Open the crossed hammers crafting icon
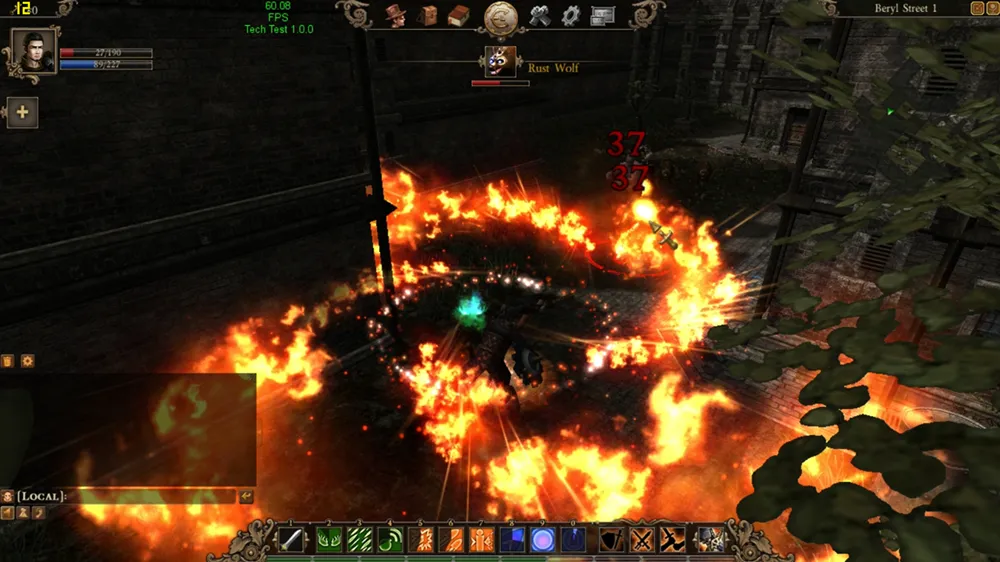The width and height of the screenshot is (1000, 562). coord(541,16)
